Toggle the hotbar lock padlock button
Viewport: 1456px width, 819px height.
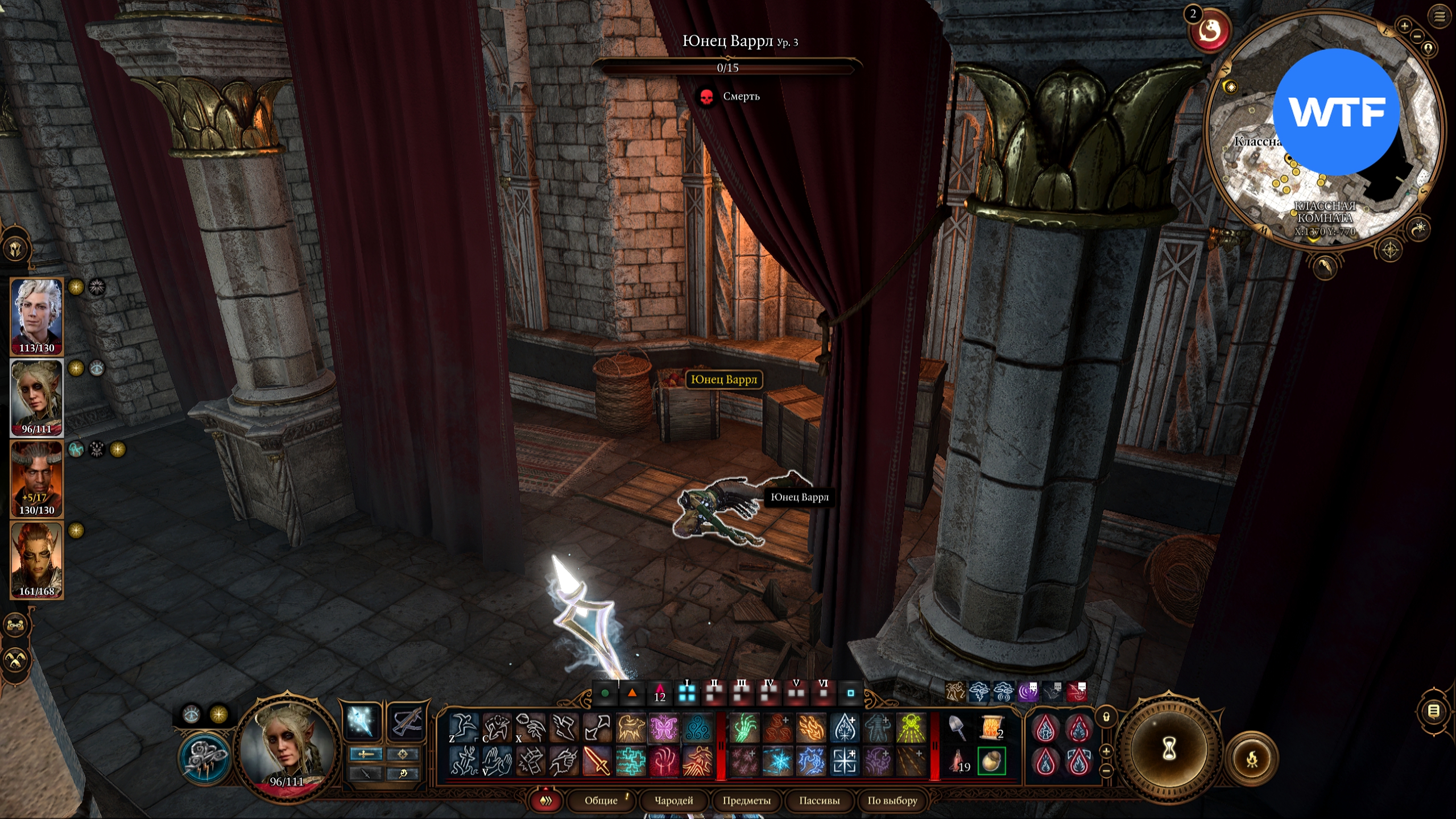[x=1106, y=717]
